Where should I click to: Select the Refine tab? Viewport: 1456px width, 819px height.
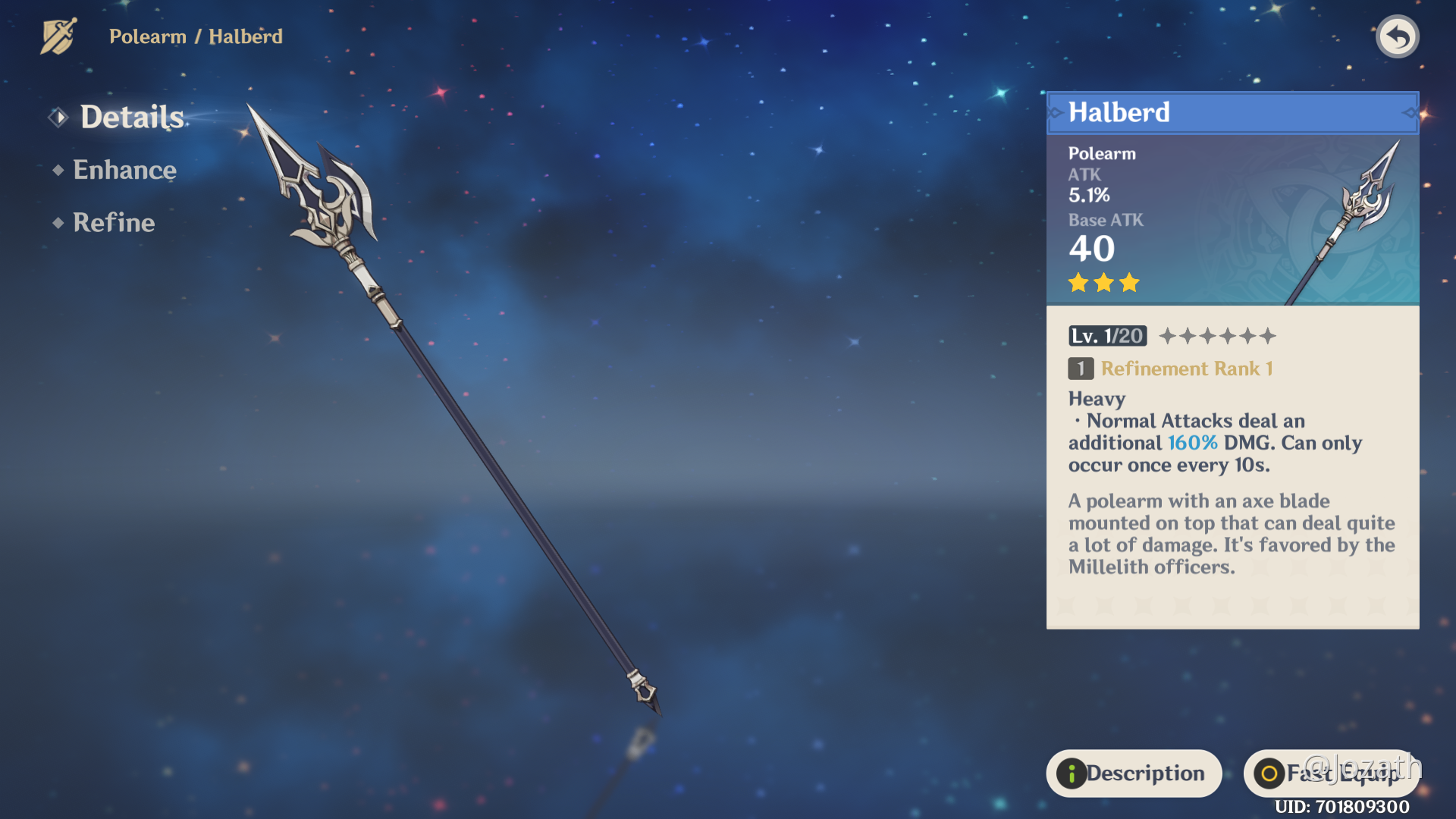click(x=114, y=223)
